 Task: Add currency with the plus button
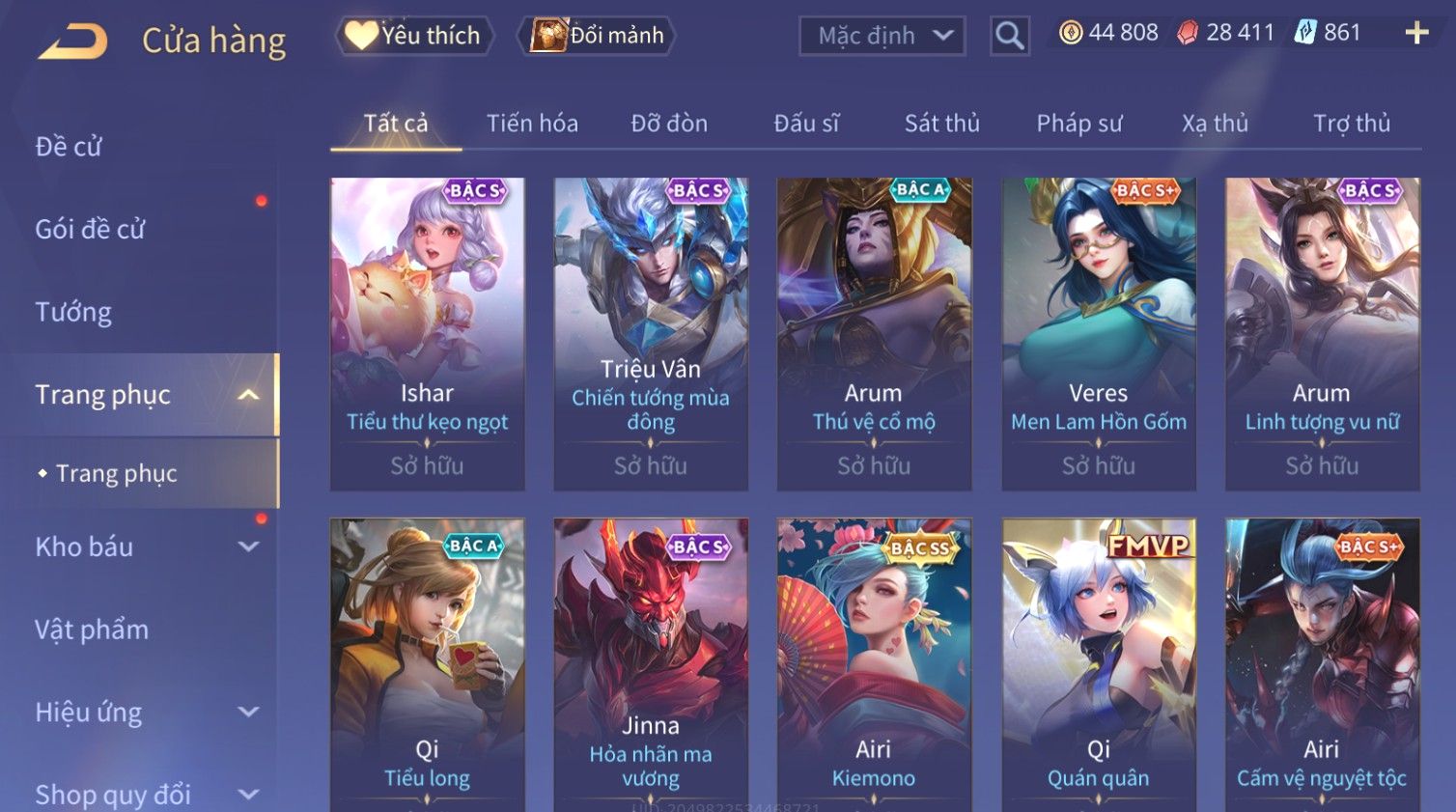click(x=1416, y=33)
